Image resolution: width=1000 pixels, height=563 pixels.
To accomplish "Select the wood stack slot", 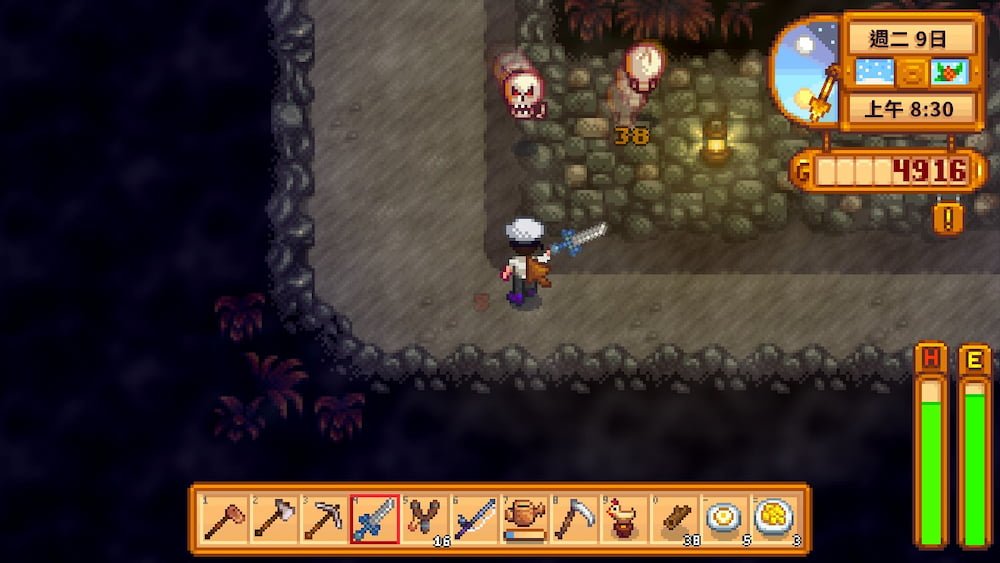I will (x=674, y=519).
